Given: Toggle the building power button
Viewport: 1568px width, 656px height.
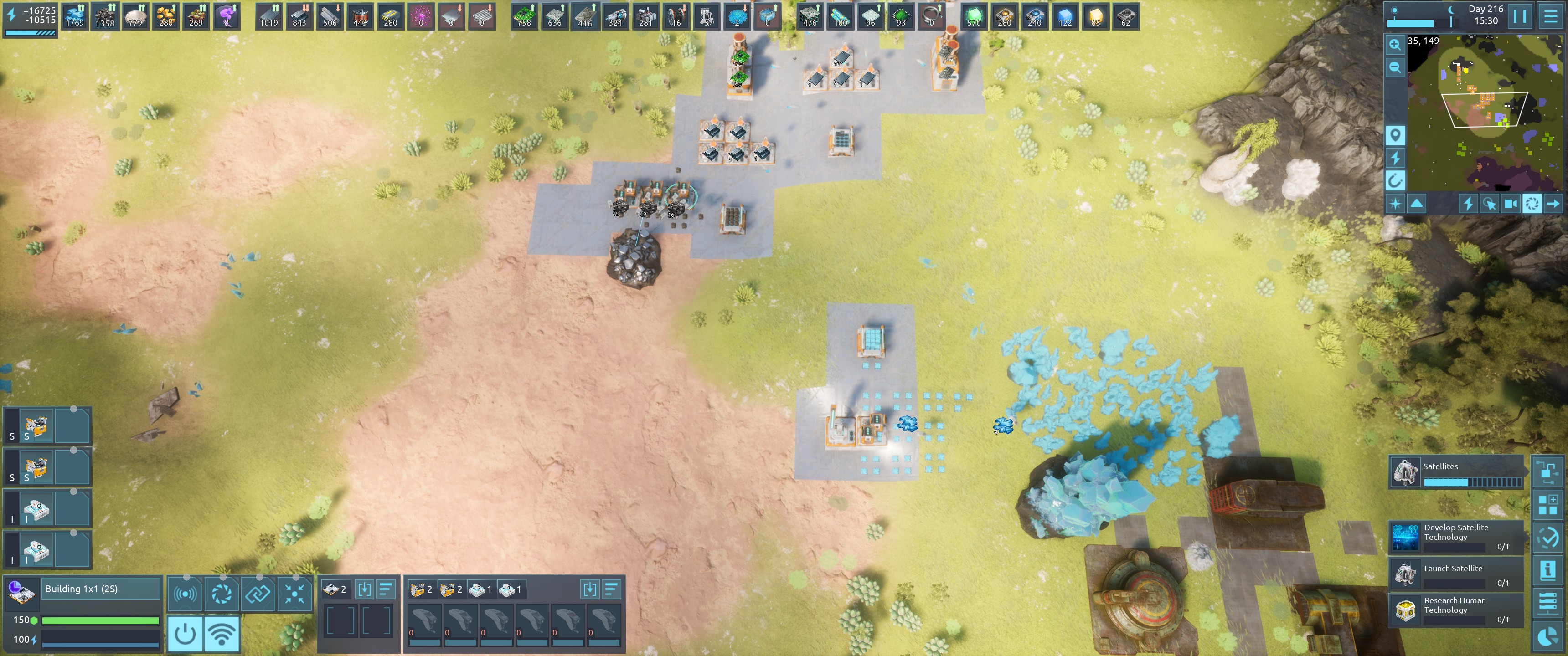Looking at the screenshot, I should (185, 634).
